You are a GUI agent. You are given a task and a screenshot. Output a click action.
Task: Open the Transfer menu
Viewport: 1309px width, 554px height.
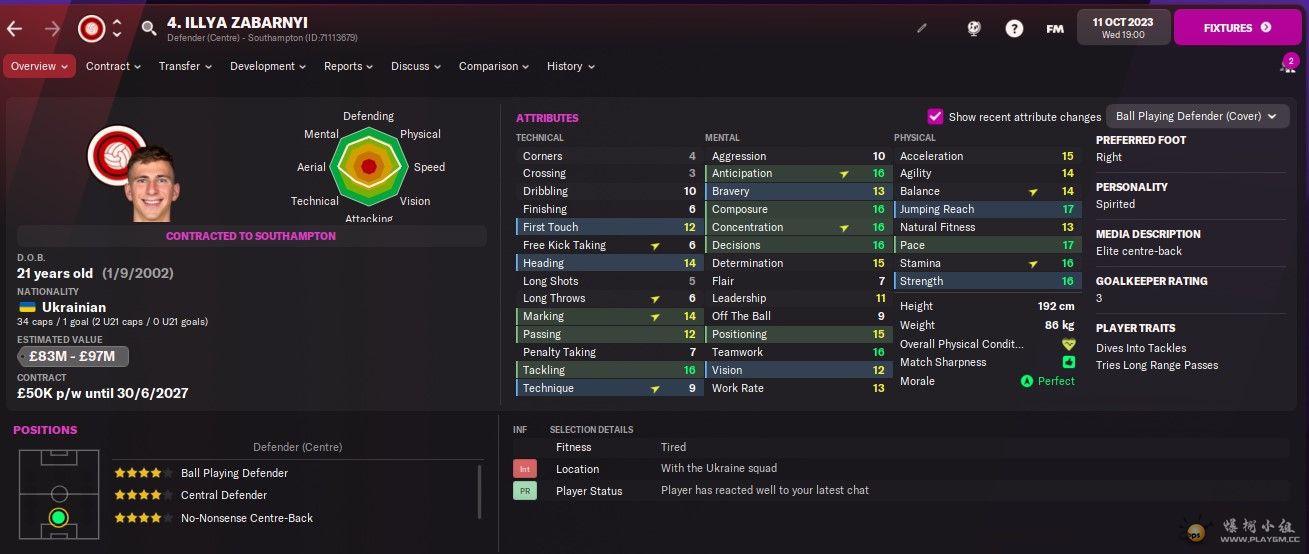click(x=185, y=66)
